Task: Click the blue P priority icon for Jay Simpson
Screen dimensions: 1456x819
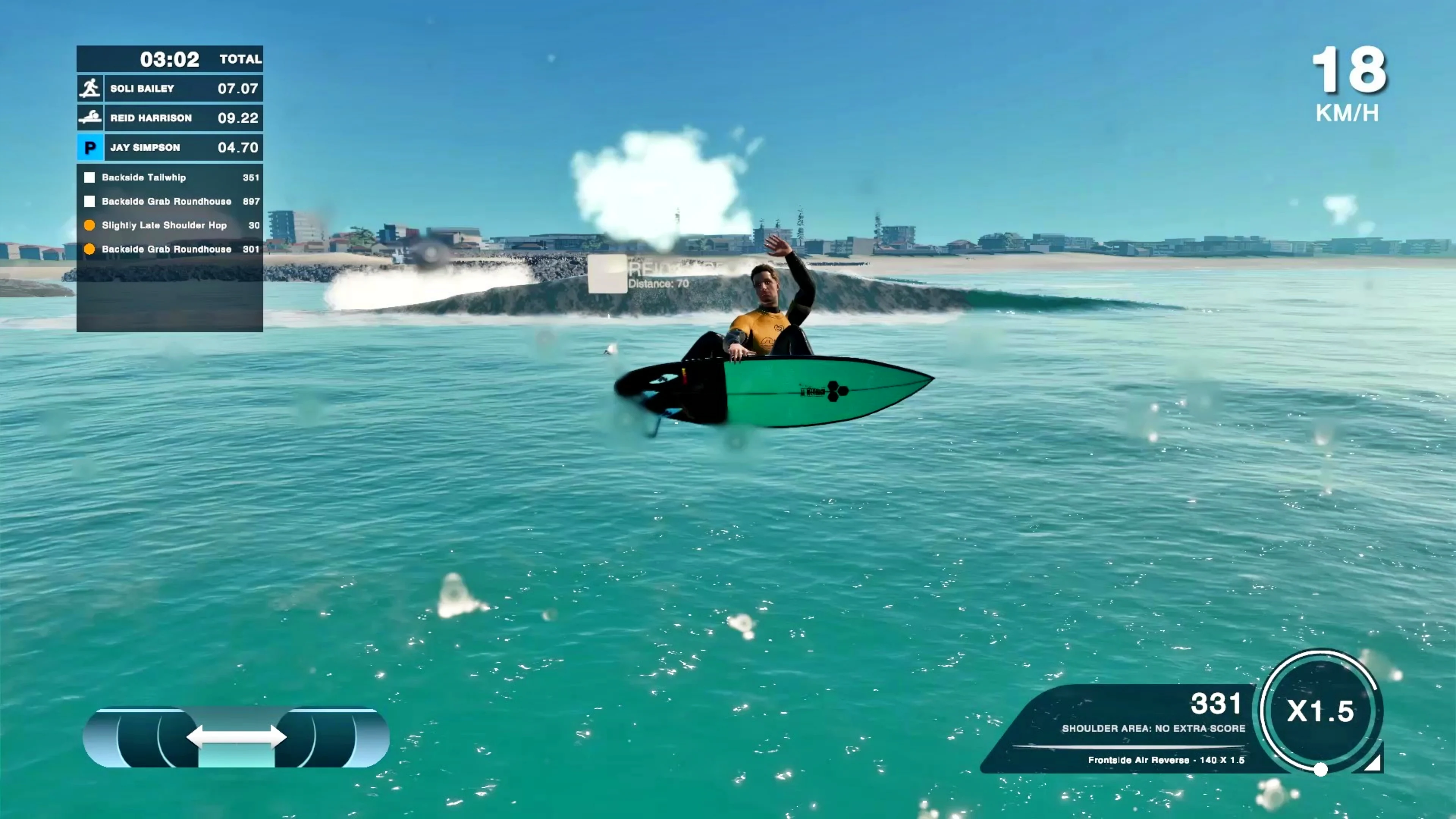Action: (90, 147)
